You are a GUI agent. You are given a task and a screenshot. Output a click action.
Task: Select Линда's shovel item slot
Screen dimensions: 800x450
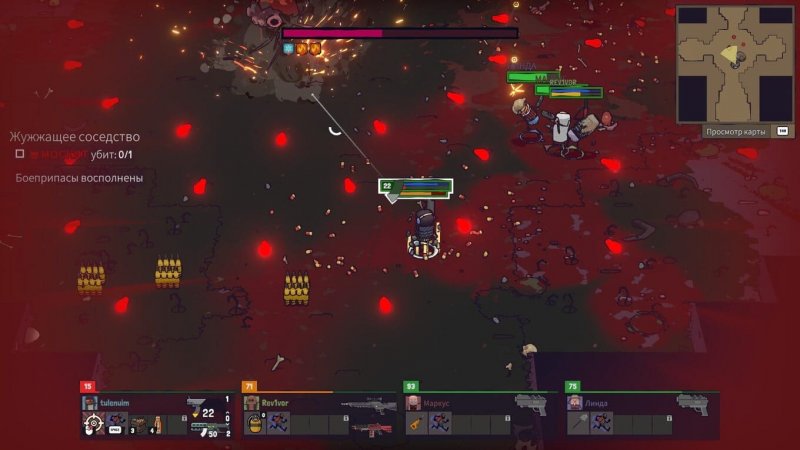point(577,424)
